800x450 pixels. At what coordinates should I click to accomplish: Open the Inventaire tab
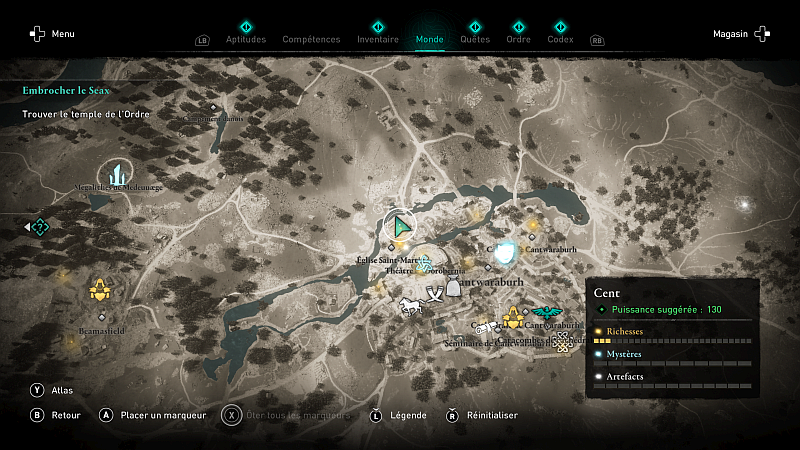pos(377,39)
